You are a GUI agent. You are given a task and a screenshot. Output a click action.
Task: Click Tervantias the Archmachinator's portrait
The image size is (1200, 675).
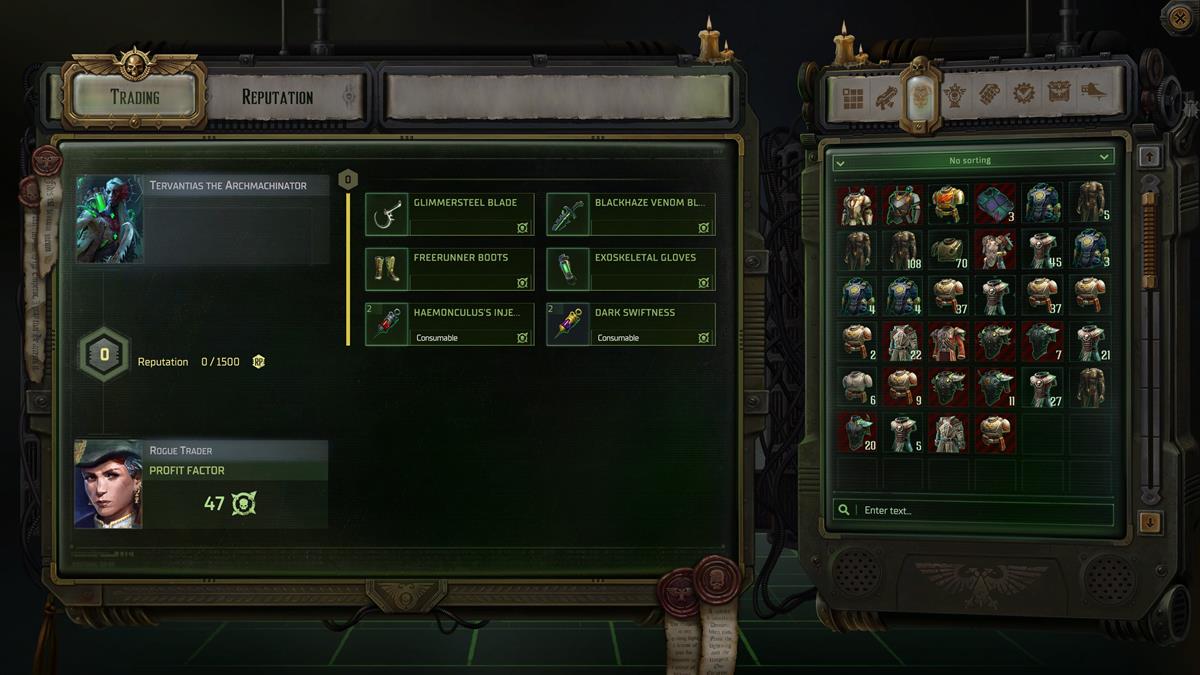coord(110,219)
